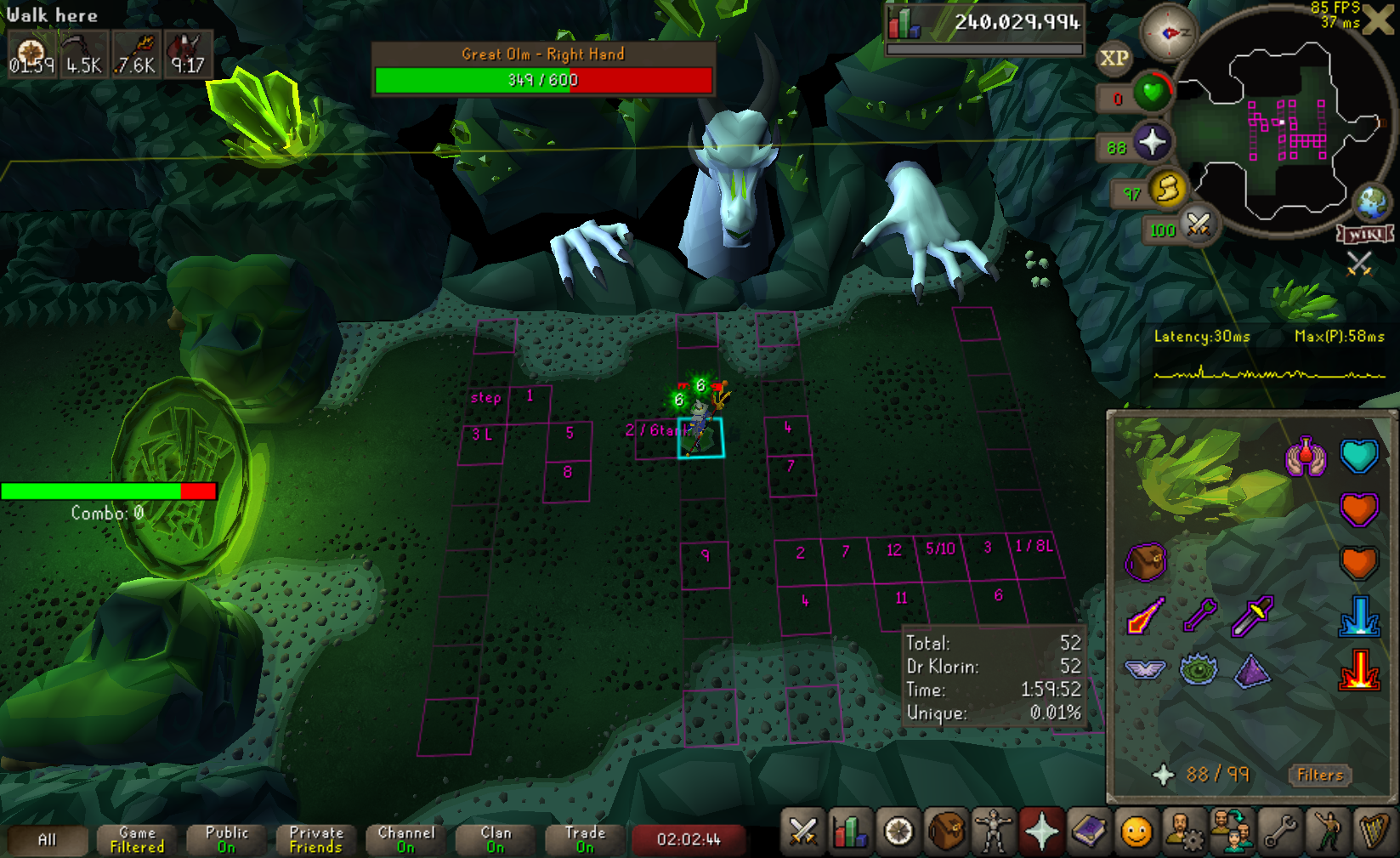This screenshot has height=858, width=1400.
Task: Toggle the Preserve pyramid prayer
Action: 1252,671
